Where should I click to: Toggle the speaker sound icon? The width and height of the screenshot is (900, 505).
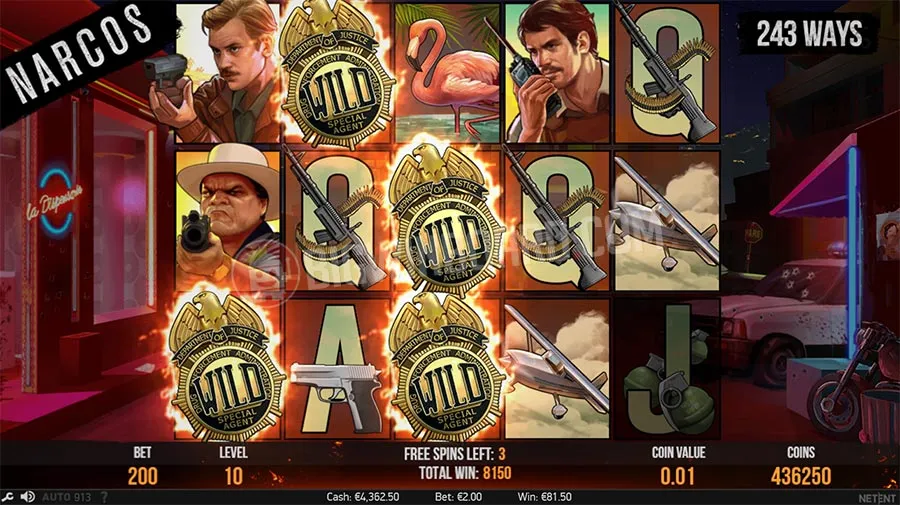coord(27,497)
